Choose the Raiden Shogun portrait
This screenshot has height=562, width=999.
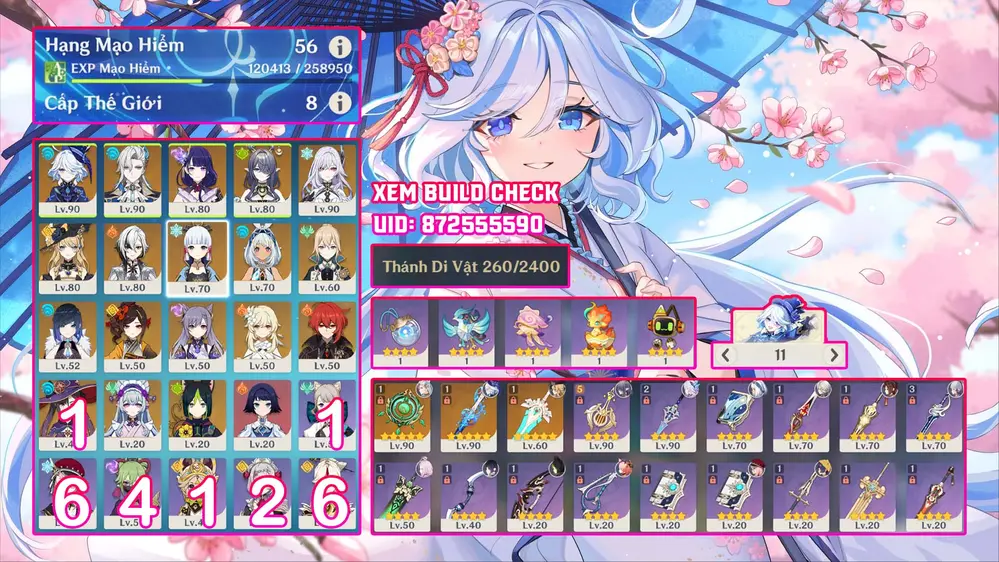pos(200,179)
